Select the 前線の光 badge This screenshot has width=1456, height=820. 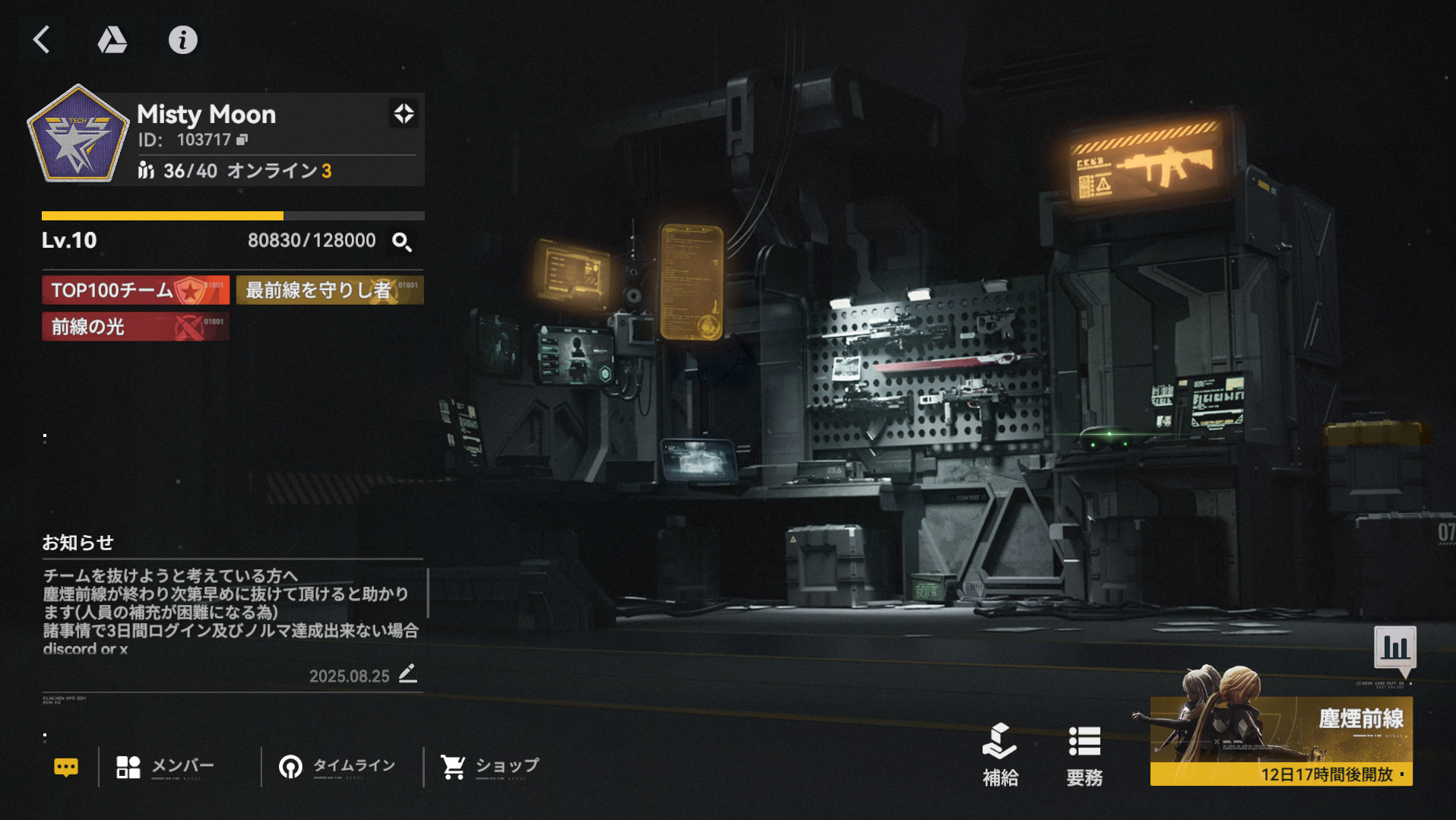coord(135,327)
